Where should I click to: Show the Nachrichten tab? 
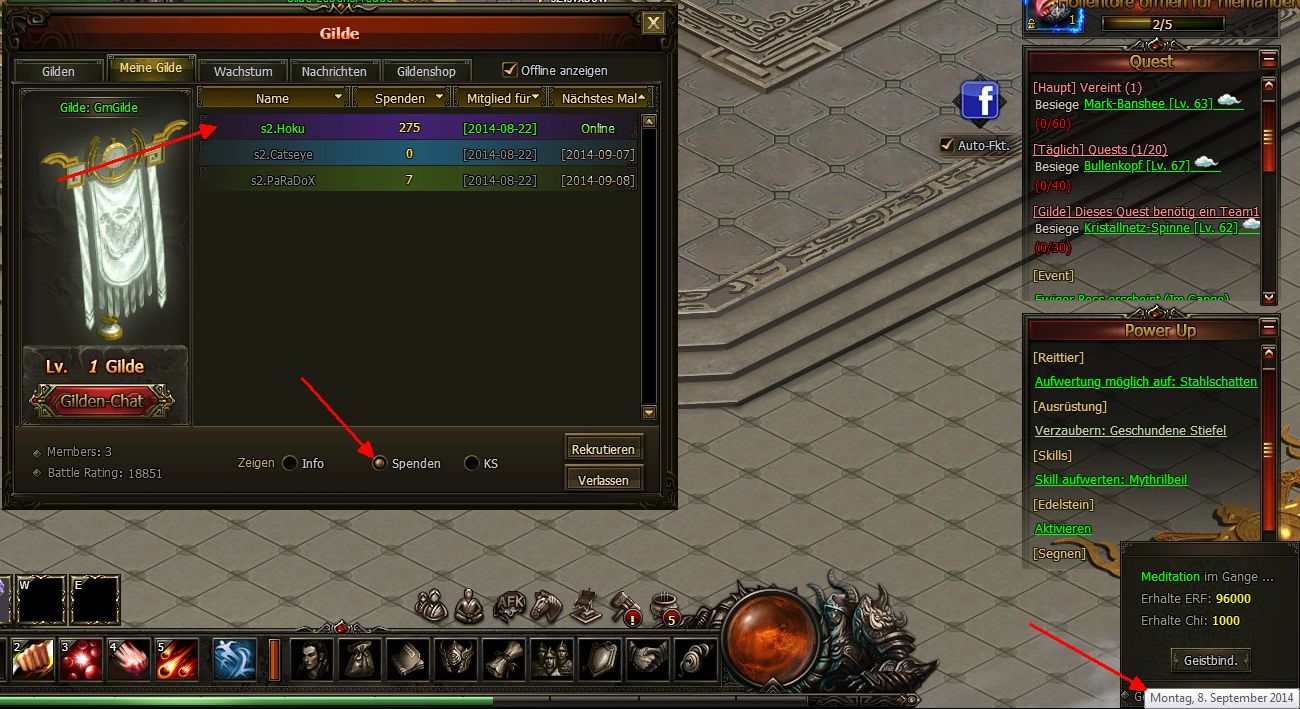pyautogui.click(x=334, y=72)
